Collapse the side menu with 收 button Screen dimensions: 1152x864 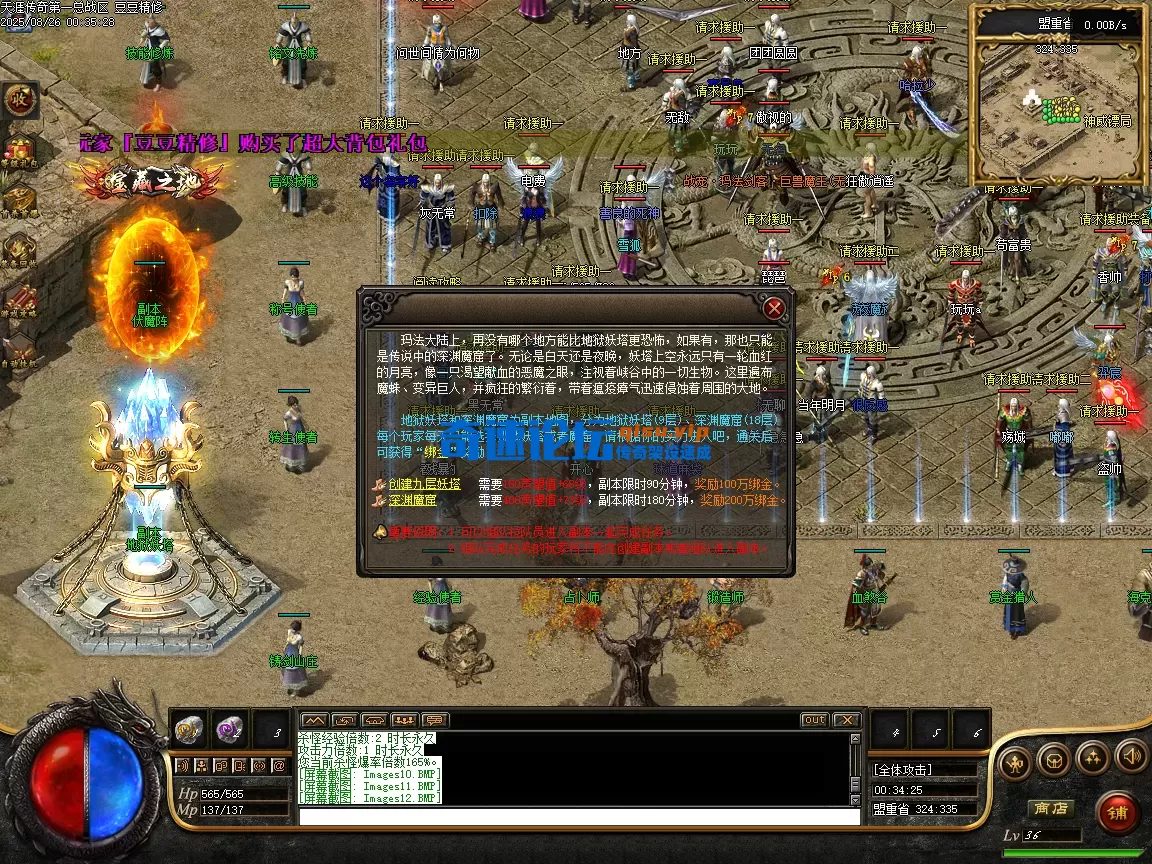click(18, 99)
